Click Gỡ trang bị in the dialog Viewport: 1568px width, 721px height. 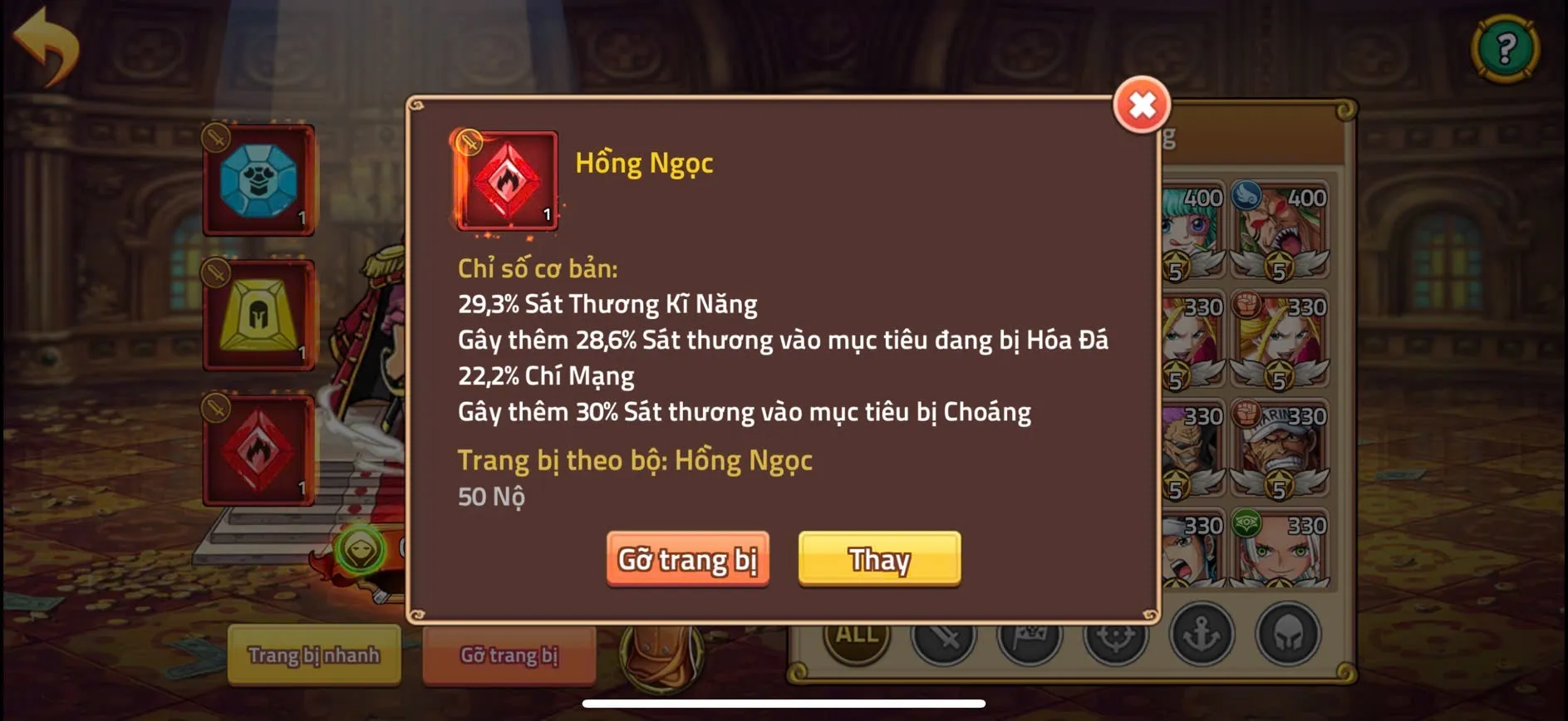688,559
